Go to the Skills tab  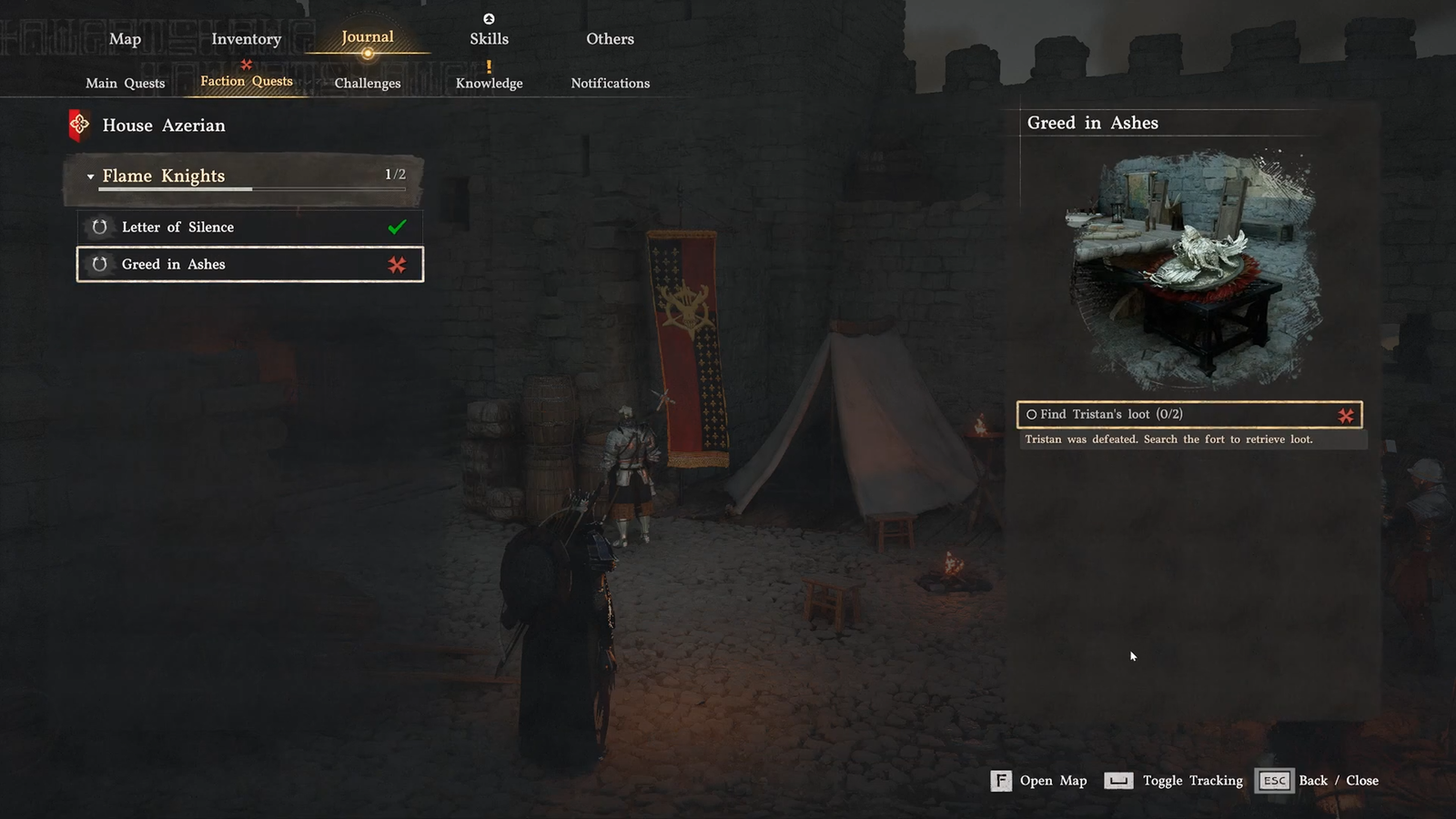tap(489, 39)
